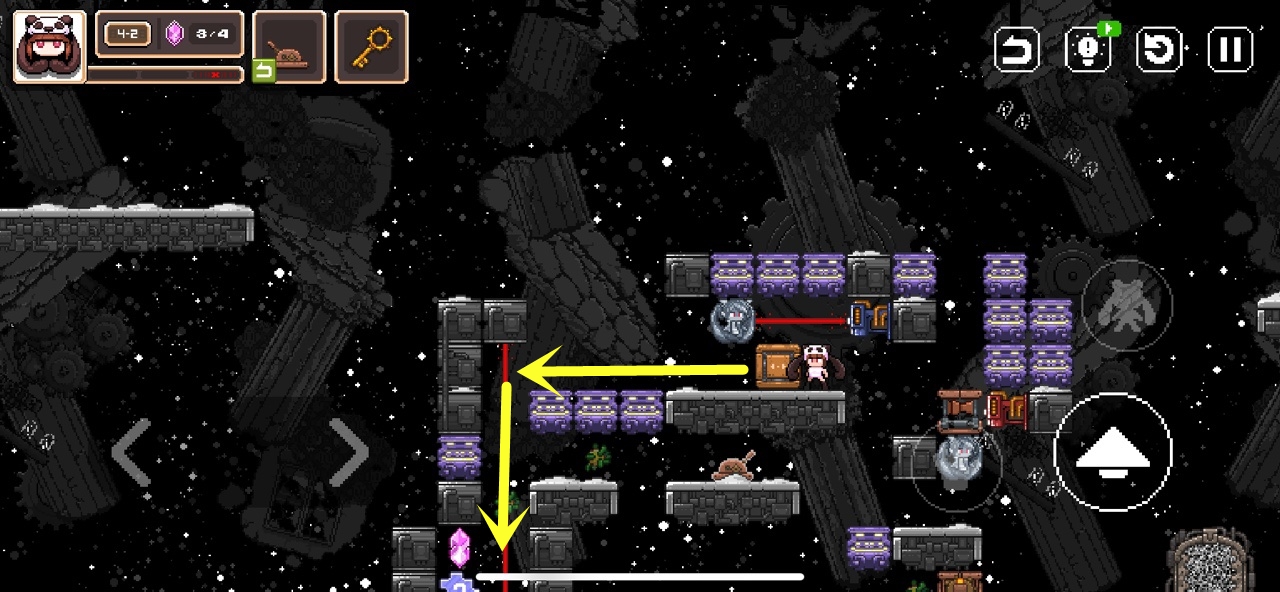Activate the character swap ability button
The image size is (1280, 592).
[x=1126, y=305]
